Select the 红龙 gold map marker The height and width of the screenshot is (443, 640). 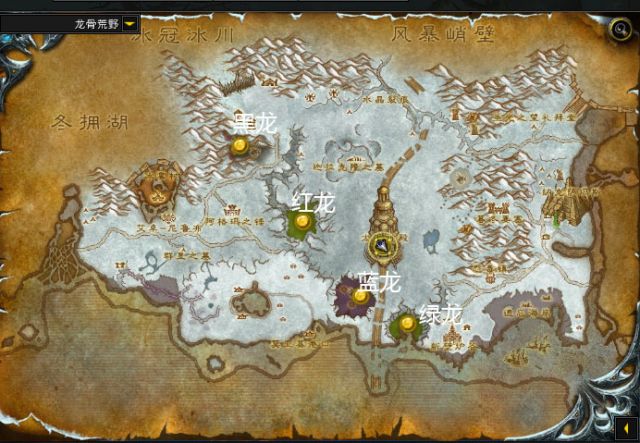[x=302, y=221]
